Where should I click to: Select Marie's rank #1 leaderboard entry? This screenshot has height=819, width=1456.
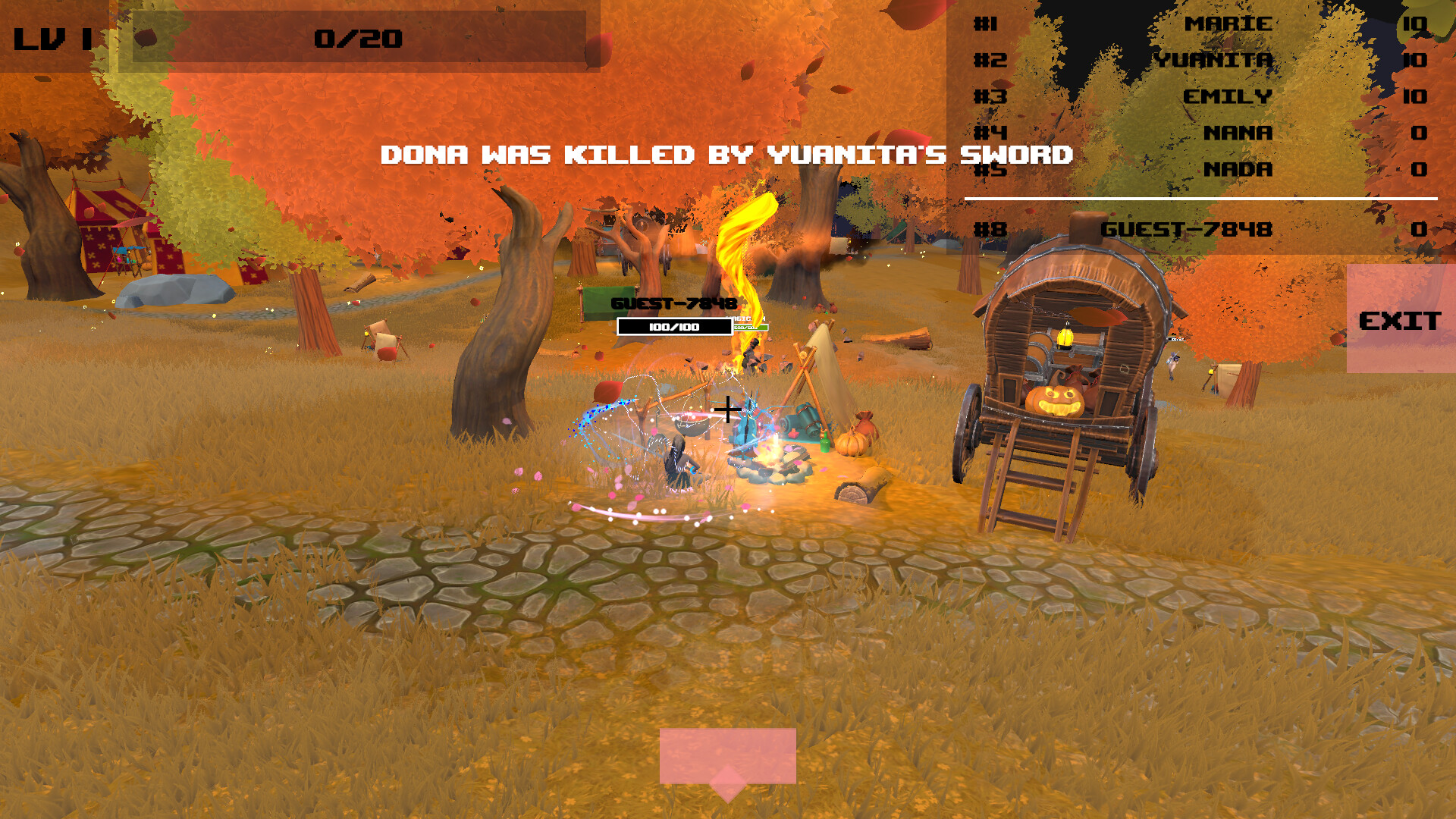point(1228,24)
